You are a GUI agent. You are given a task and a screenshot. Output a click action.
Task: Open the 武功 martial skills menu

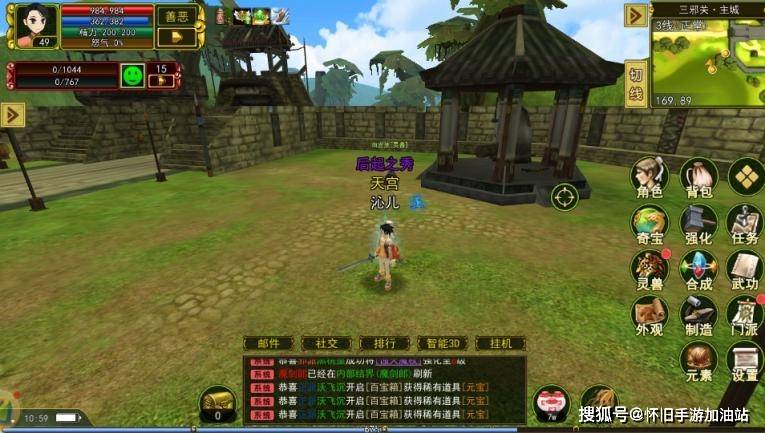click(745, 270)
